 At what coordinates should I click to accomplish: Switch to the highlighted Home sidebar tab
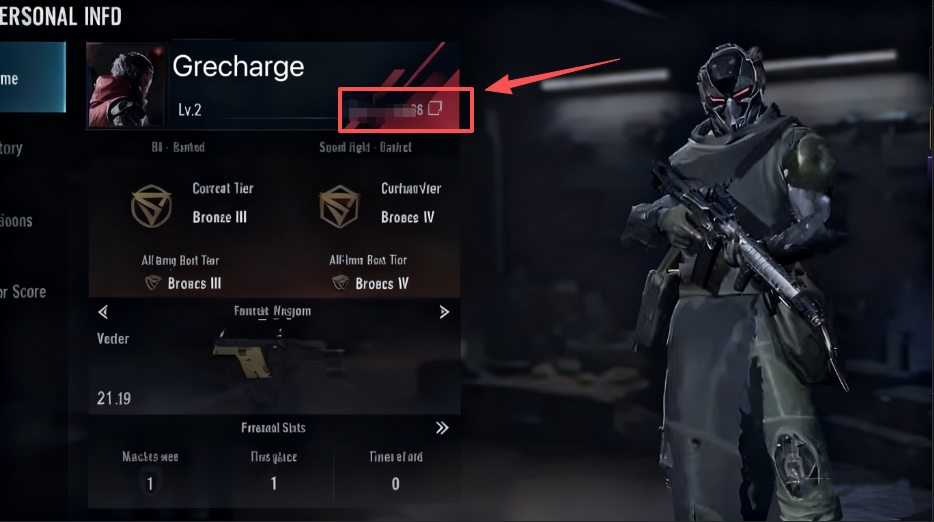[30, 79]
